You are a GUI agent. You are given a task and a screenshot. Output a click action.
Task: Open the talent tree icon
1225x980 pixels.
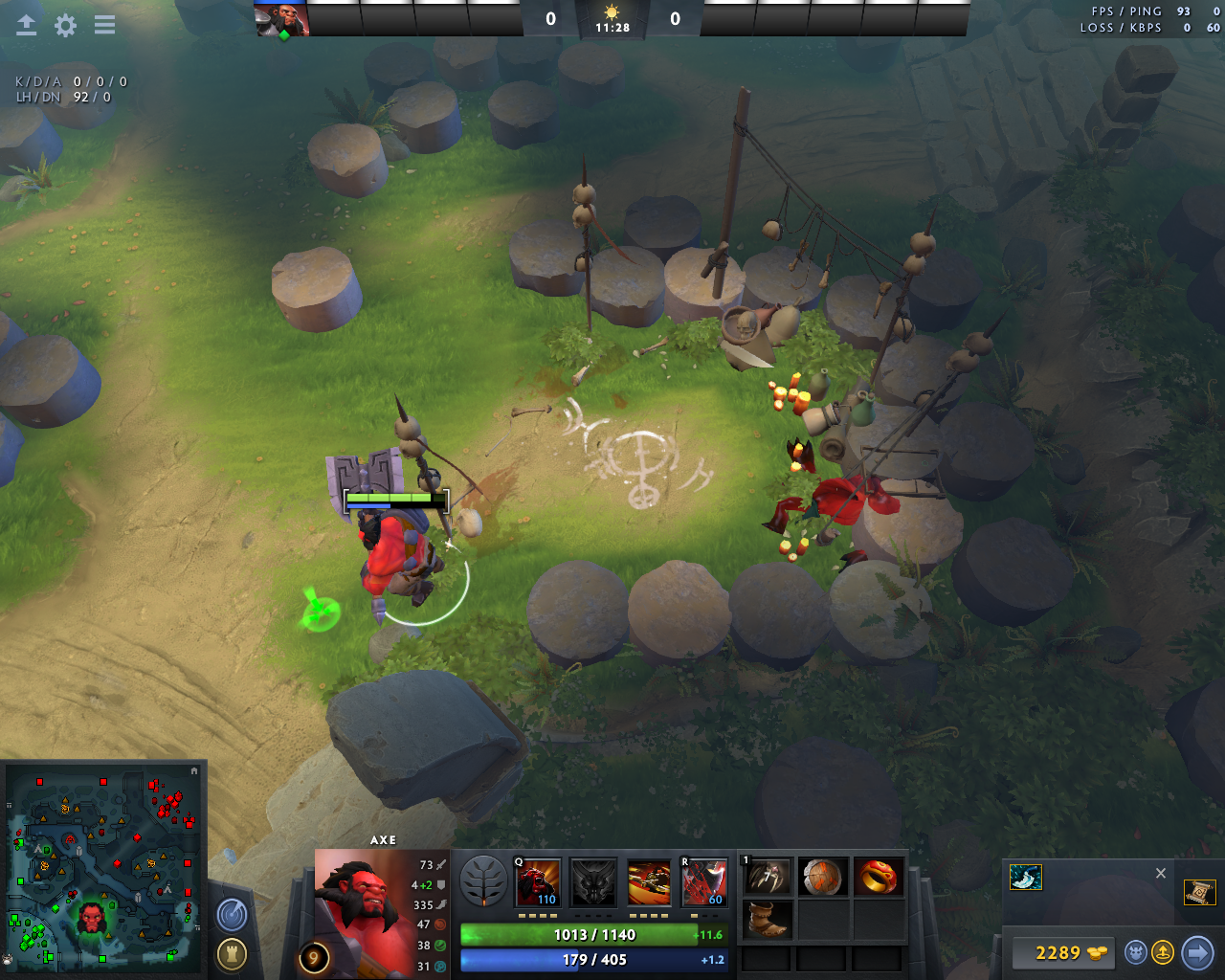[x=483, y=881]
